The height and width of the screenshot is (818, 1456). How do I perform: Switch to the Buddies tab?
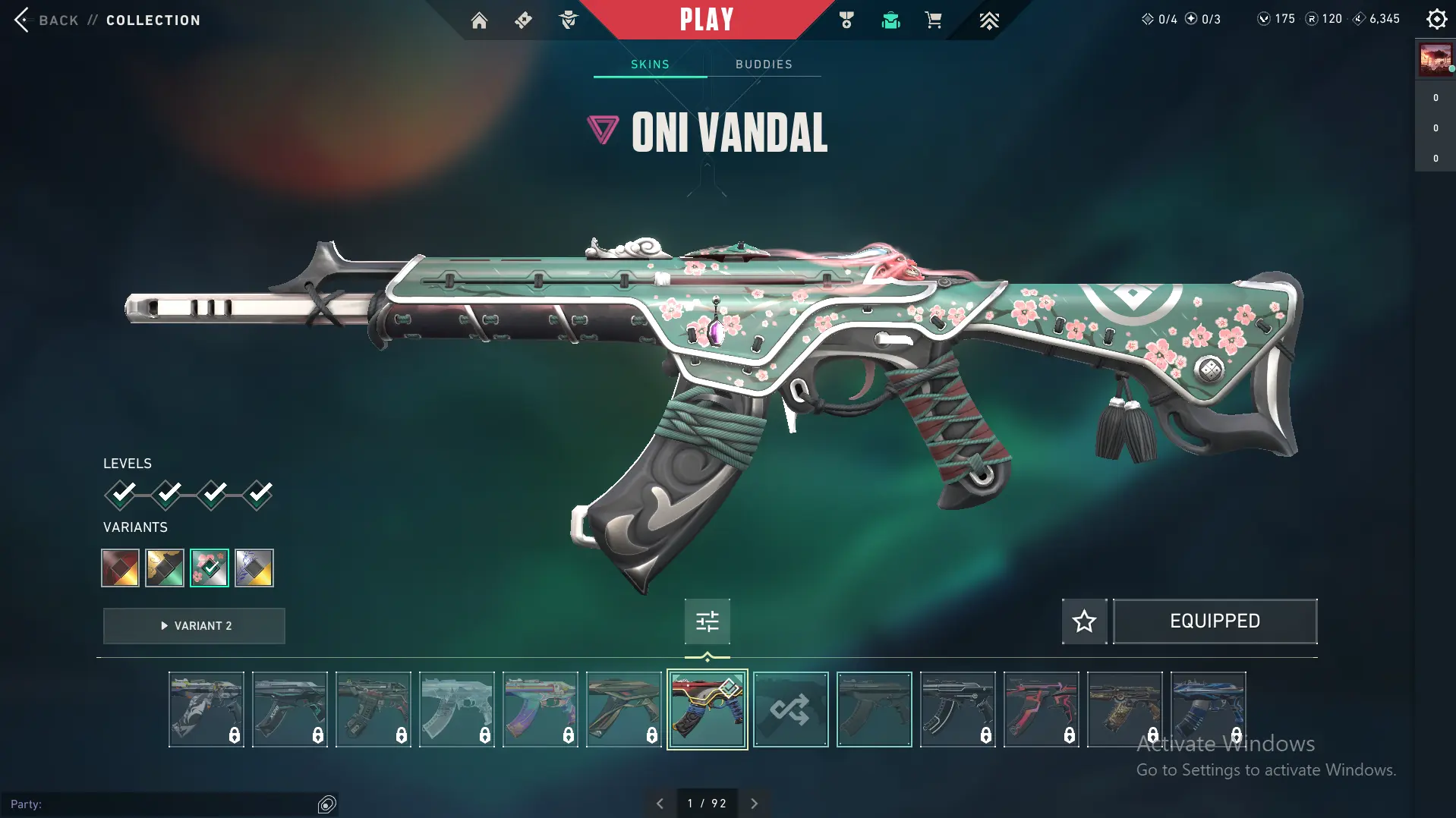coord(764,64)
